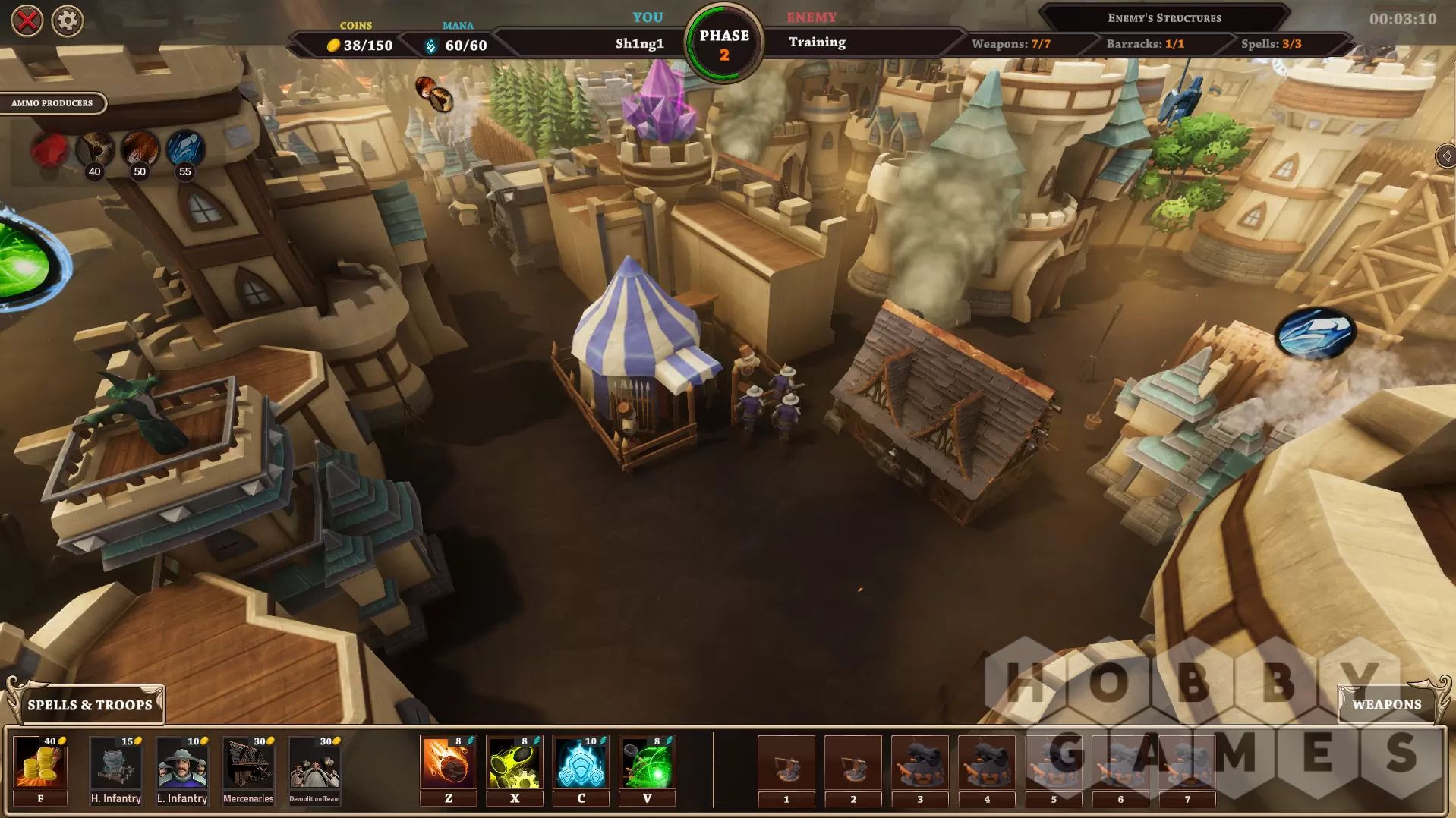
Task: Recruit H. Infantry troops
Action: tap(115, 763)
